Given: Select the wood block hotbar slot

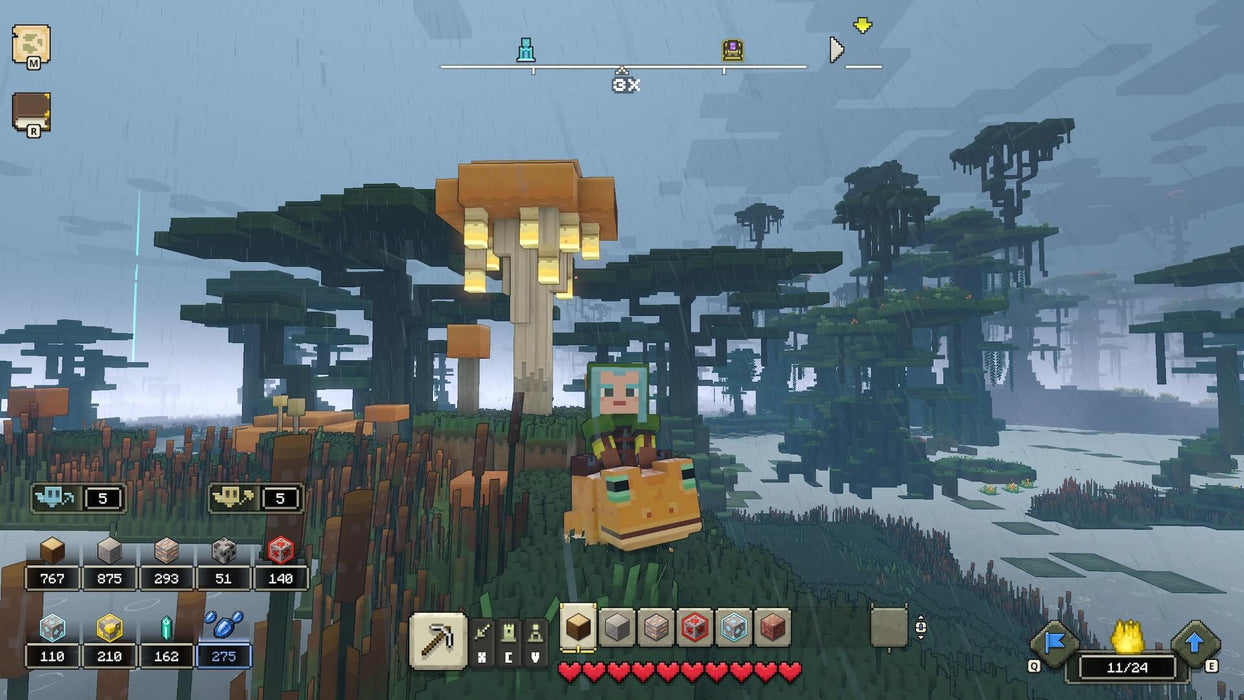Looking at the screenshot, I should point(579,627).
